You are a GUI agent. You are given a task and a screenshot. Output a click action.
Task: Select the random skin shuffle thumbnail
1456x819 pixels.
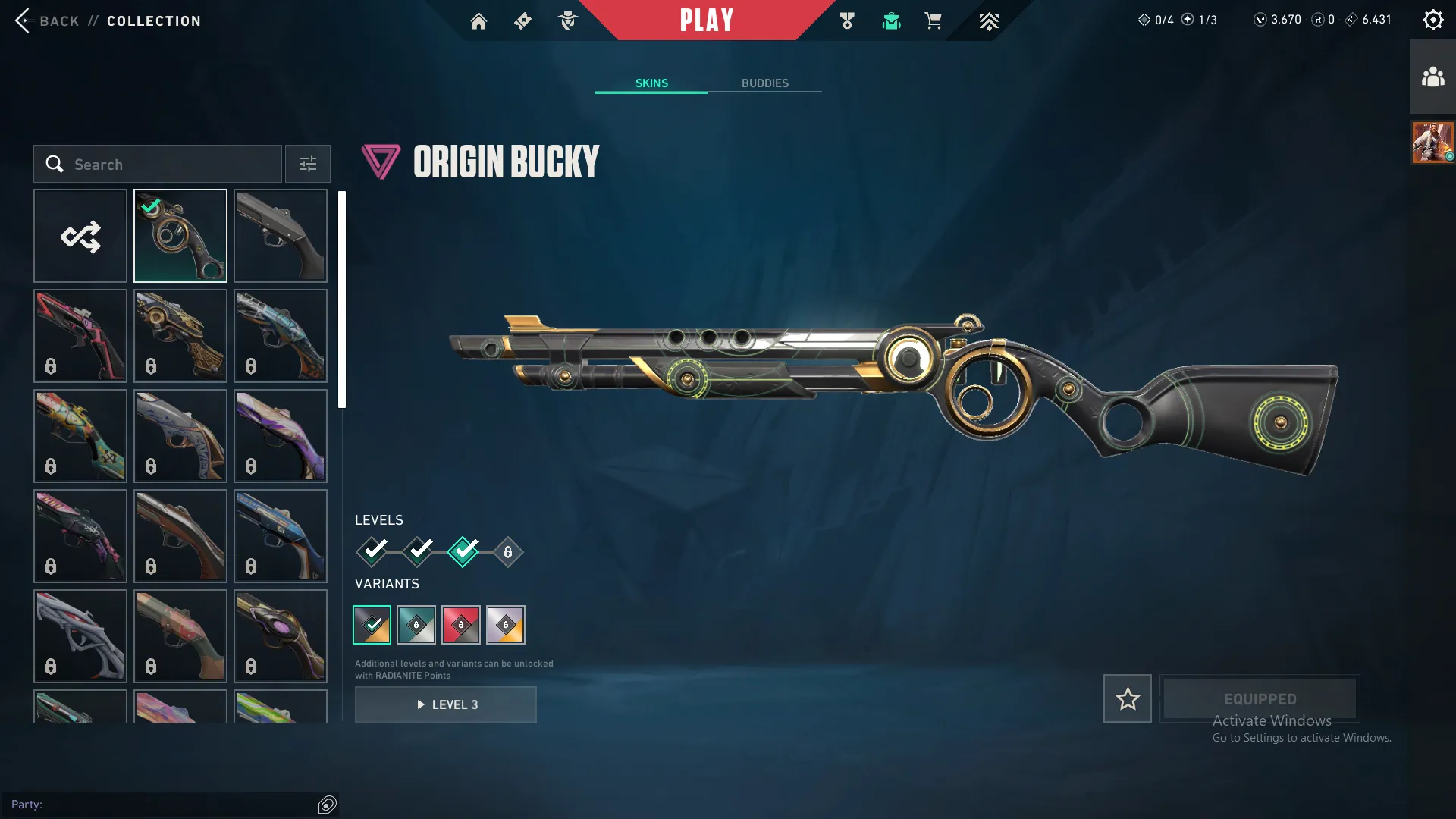point(80,236)
